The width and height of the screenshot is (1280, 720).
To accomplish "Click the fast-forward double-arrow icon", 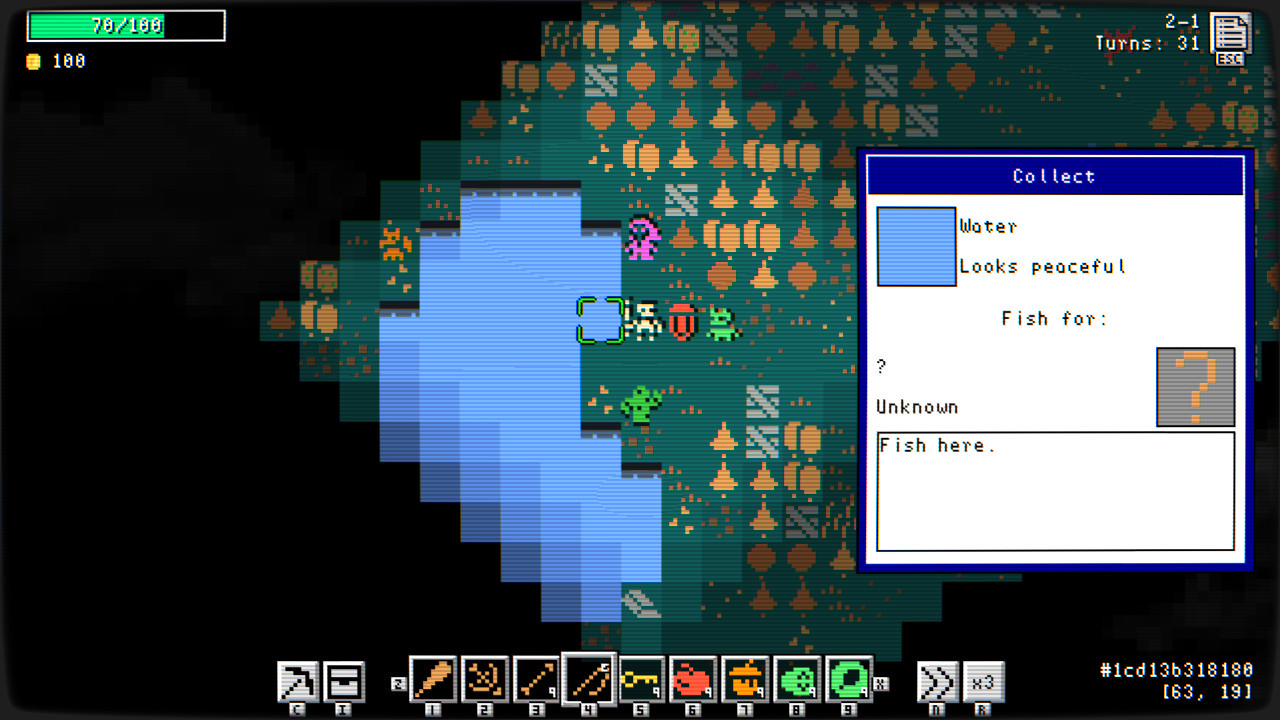I will click(x=936, y=683).
